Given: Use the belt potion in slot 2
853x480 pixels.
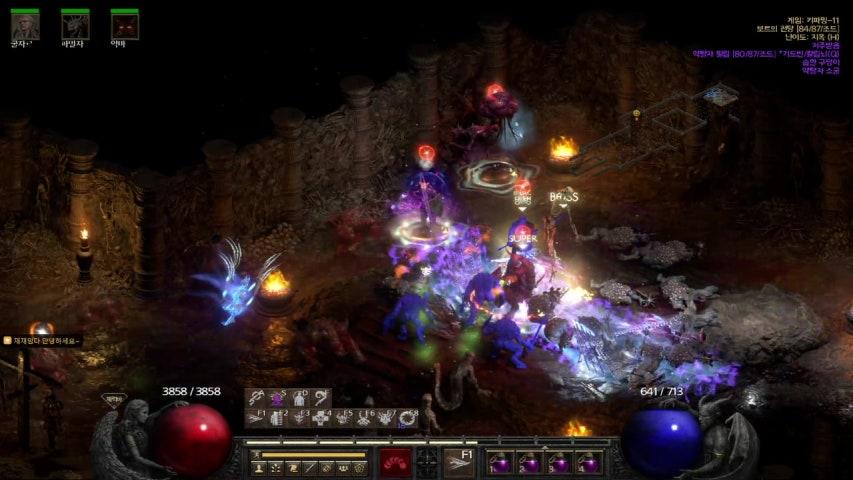Looking at the screenshot, I should [528, 462].
